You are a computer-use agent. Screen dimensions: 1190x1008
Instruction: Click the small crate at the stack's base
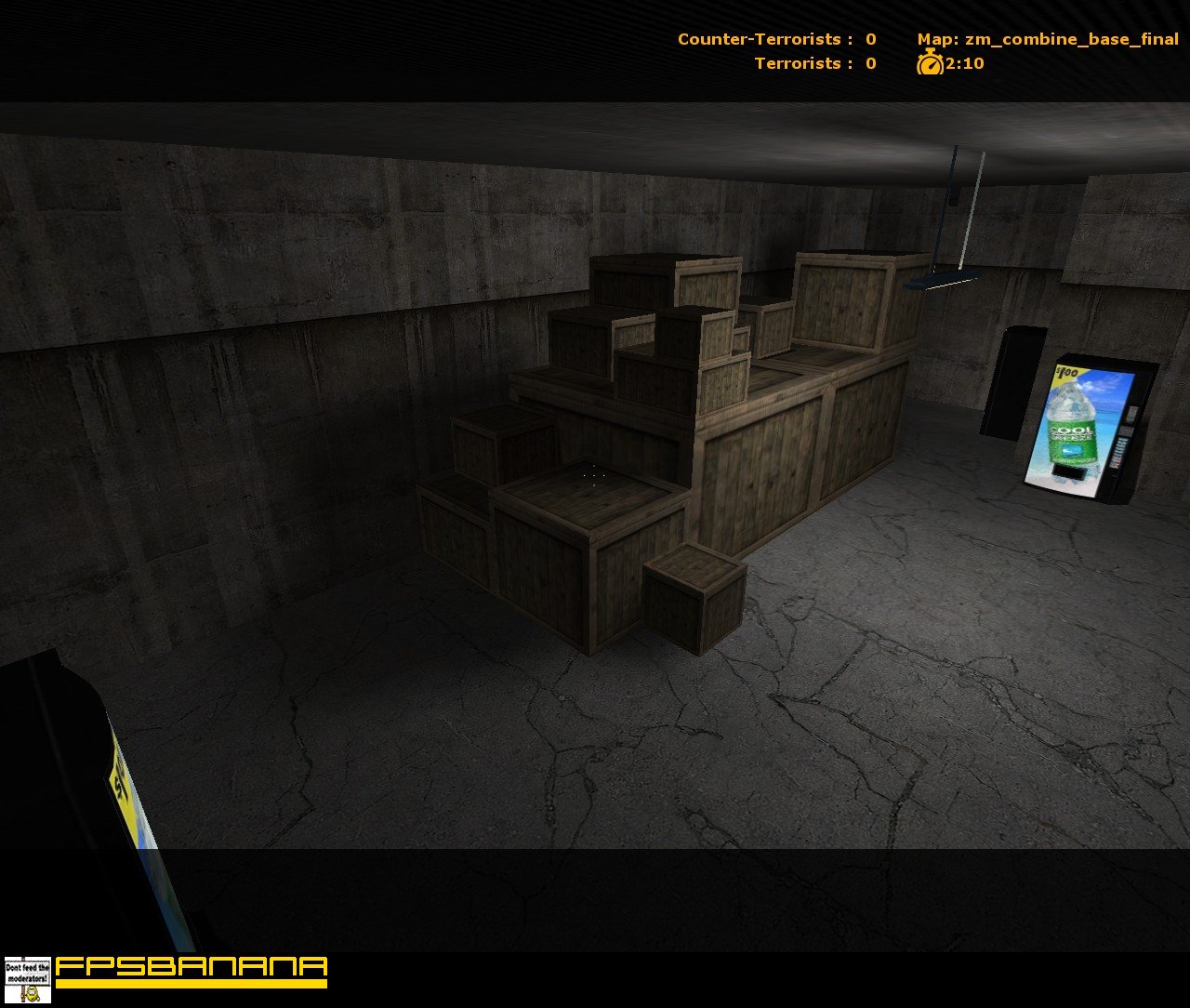coord(688,600)
